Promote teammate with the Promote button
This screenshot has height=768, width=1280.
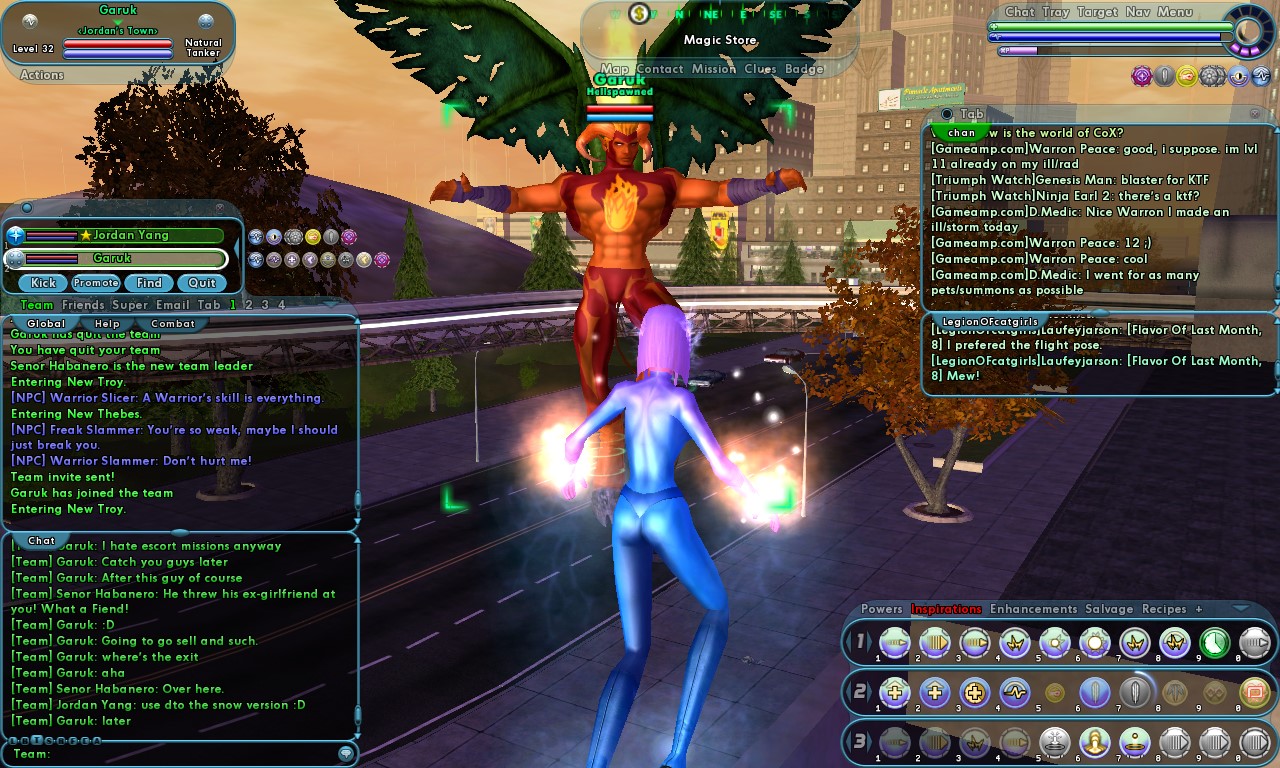point(96,283)
